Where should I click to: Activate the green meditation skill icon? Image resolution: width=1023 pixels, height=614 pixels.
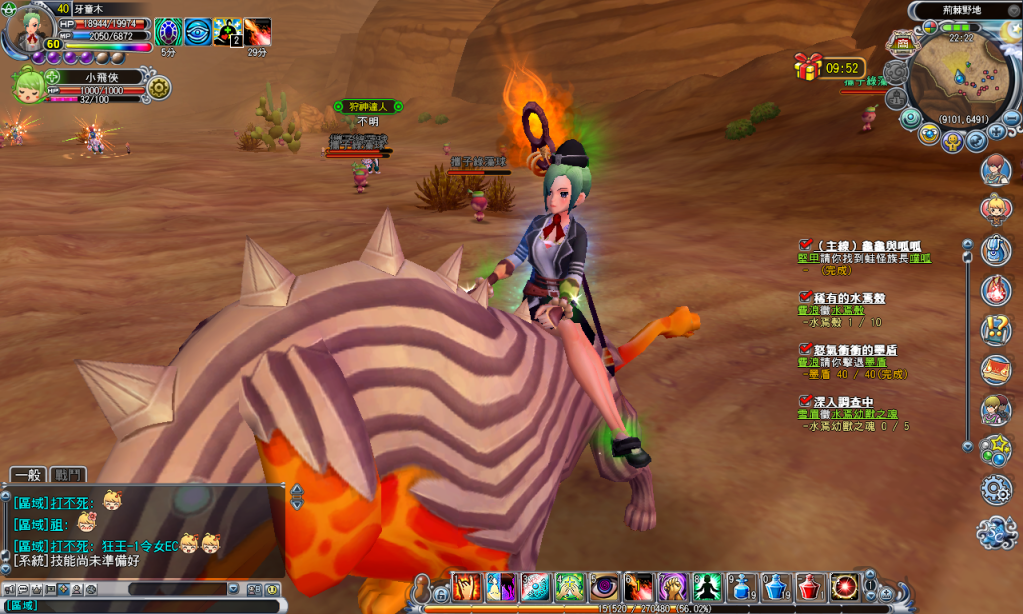[x=707, y=587]
